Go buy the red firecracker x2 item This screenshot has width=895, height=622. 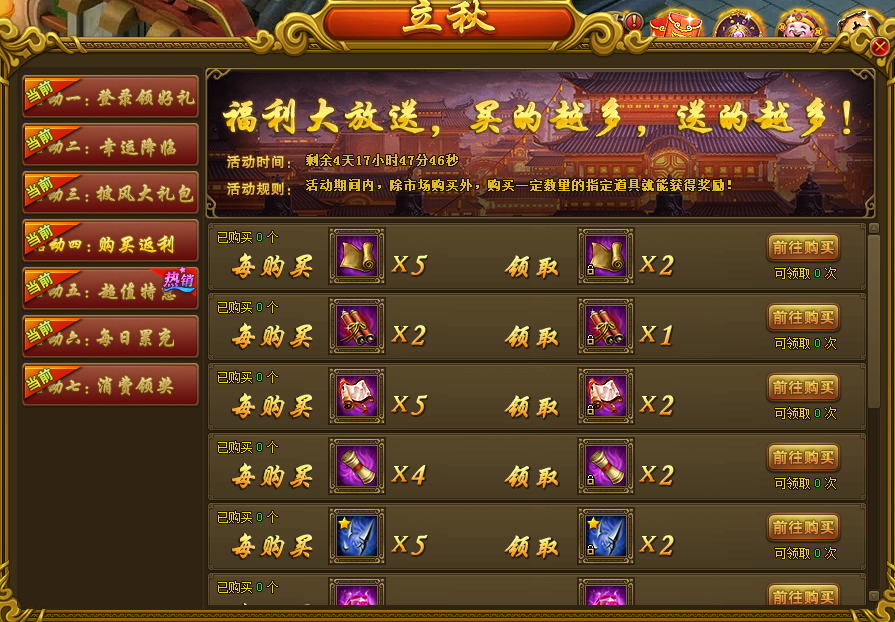click(803, 318)
